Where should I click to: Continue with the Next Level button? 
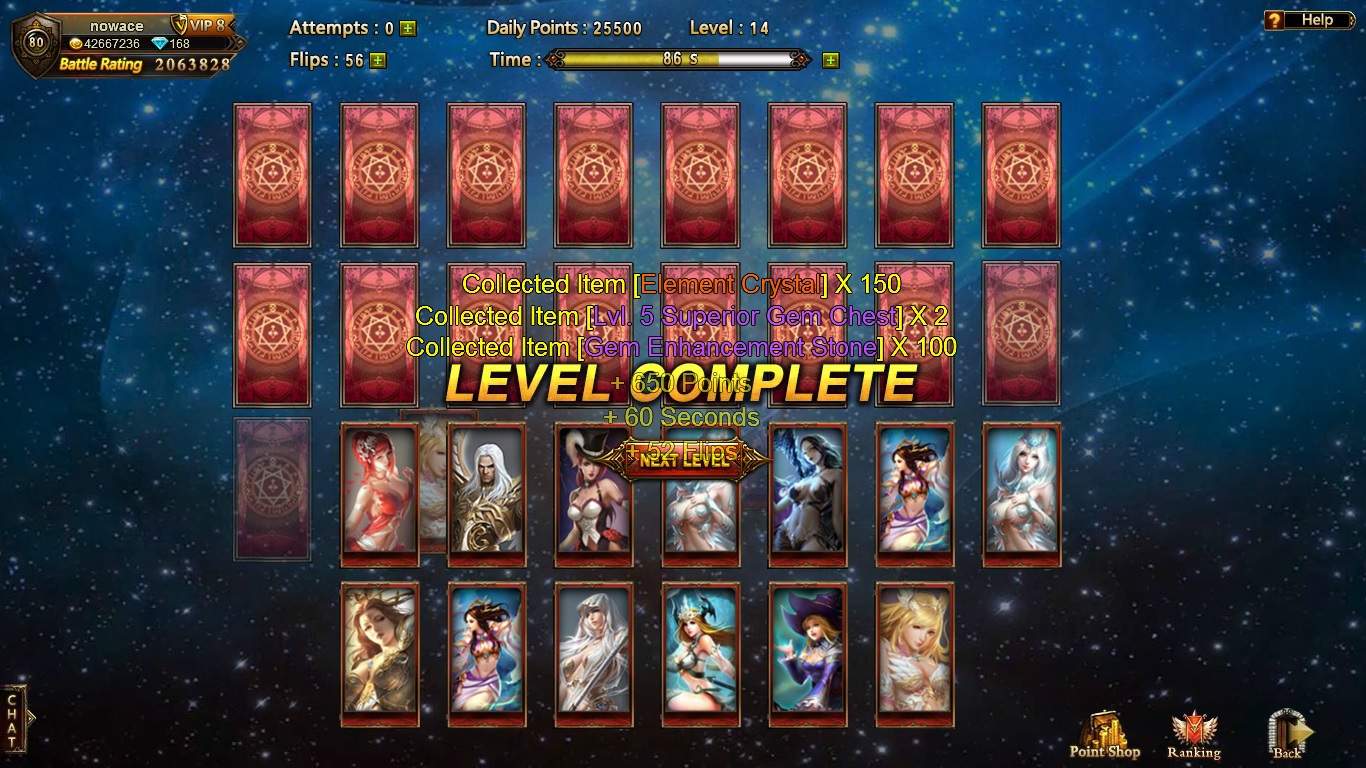click(x=685, y=460)
